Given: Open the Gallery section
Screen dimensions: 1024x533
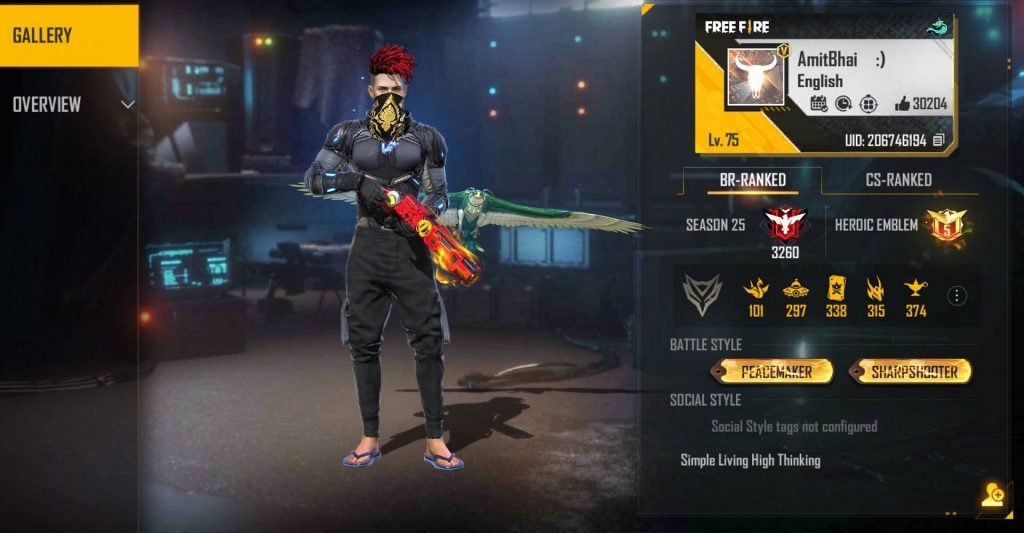Looking at the screenshot, I should coord(68,36).
